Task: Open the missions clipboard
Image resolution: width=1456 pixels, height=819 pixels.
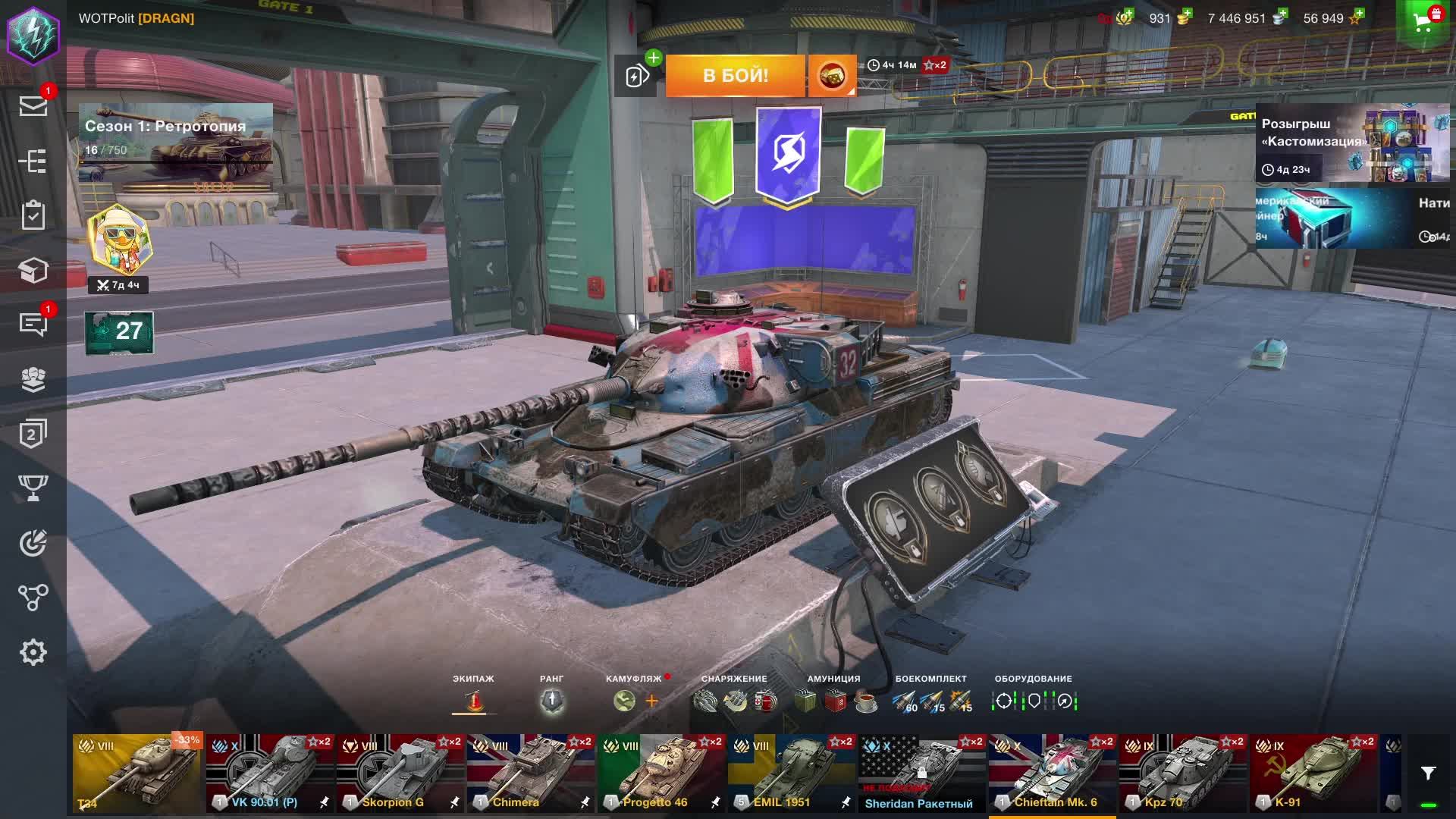Action: (x=33, y=216)
